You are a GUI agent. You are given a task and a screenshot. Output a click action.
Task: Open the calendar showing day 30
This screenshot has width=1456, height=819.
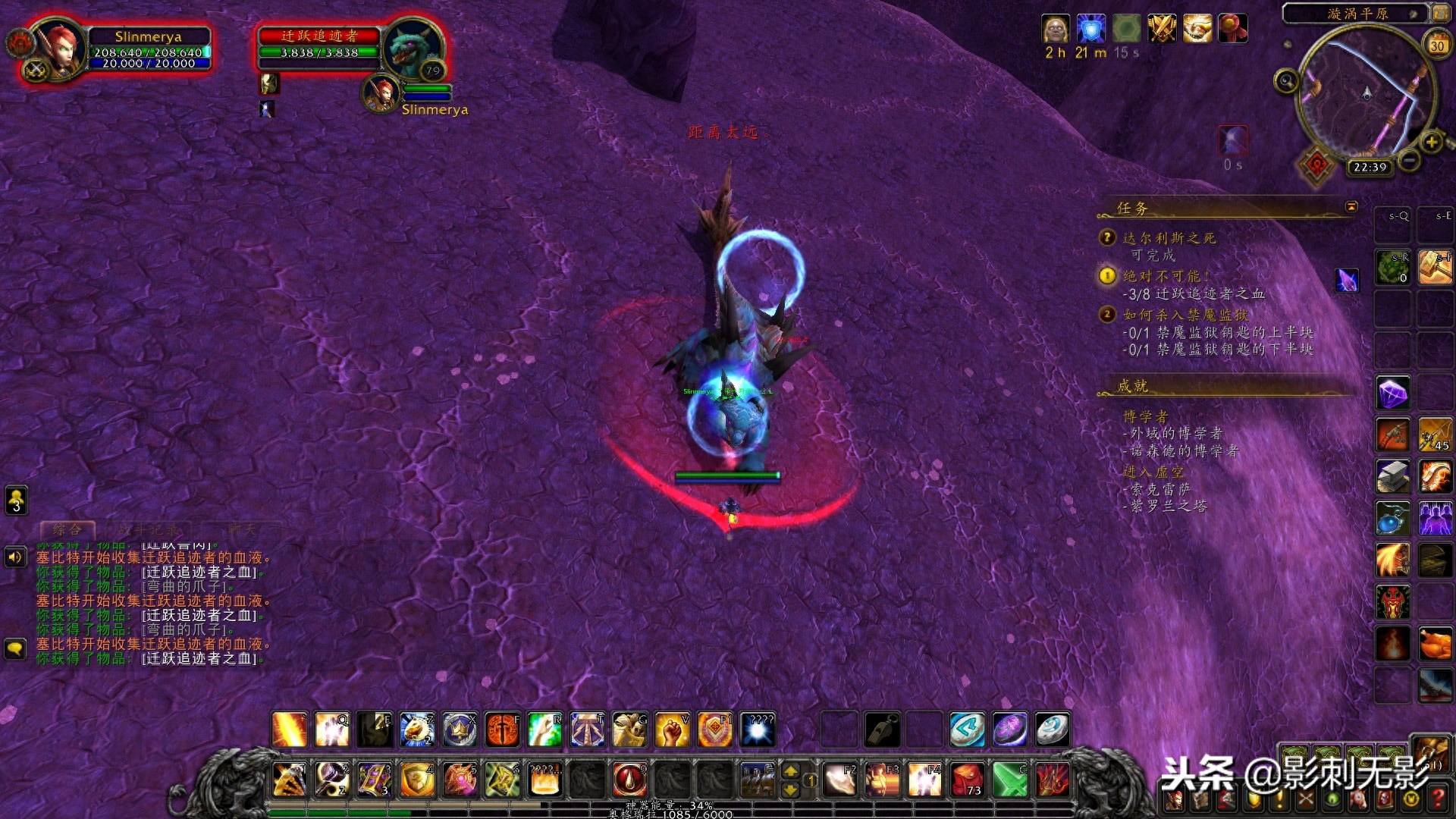coord(1437,45)
